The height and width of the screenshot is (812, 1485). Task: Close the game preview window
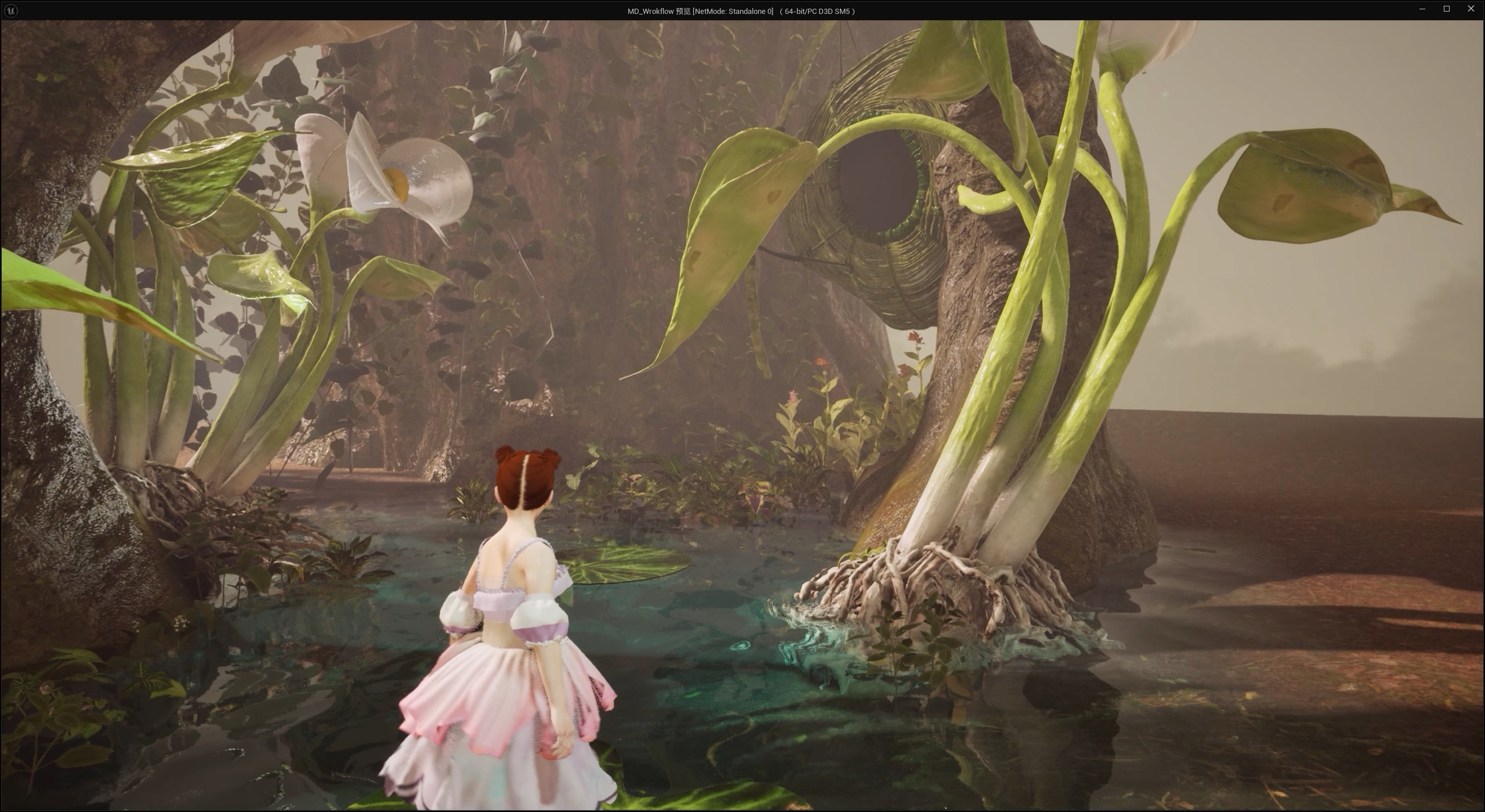[x=1470, y=9]
